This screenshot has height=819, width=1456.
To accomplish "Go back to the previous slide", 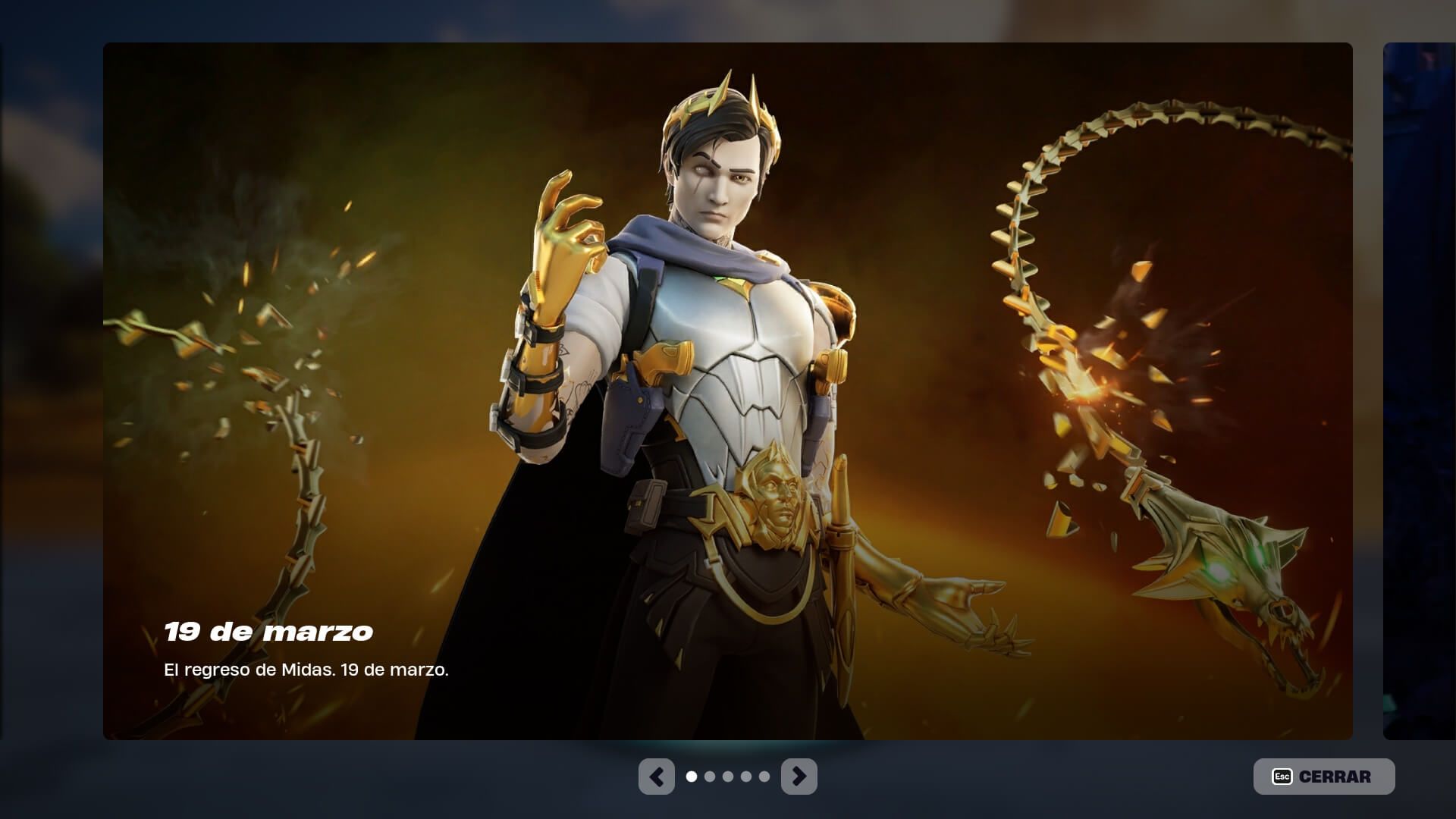I will pos(657,776).
